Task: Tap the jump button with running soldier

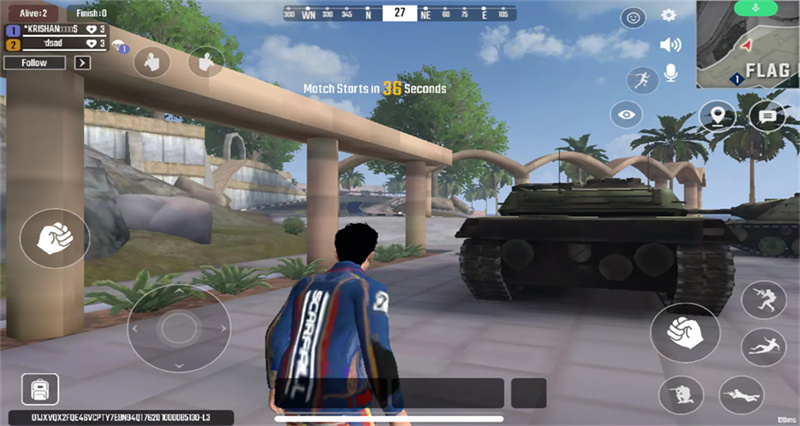Action: pyautogui.click(x=763, y=300)
